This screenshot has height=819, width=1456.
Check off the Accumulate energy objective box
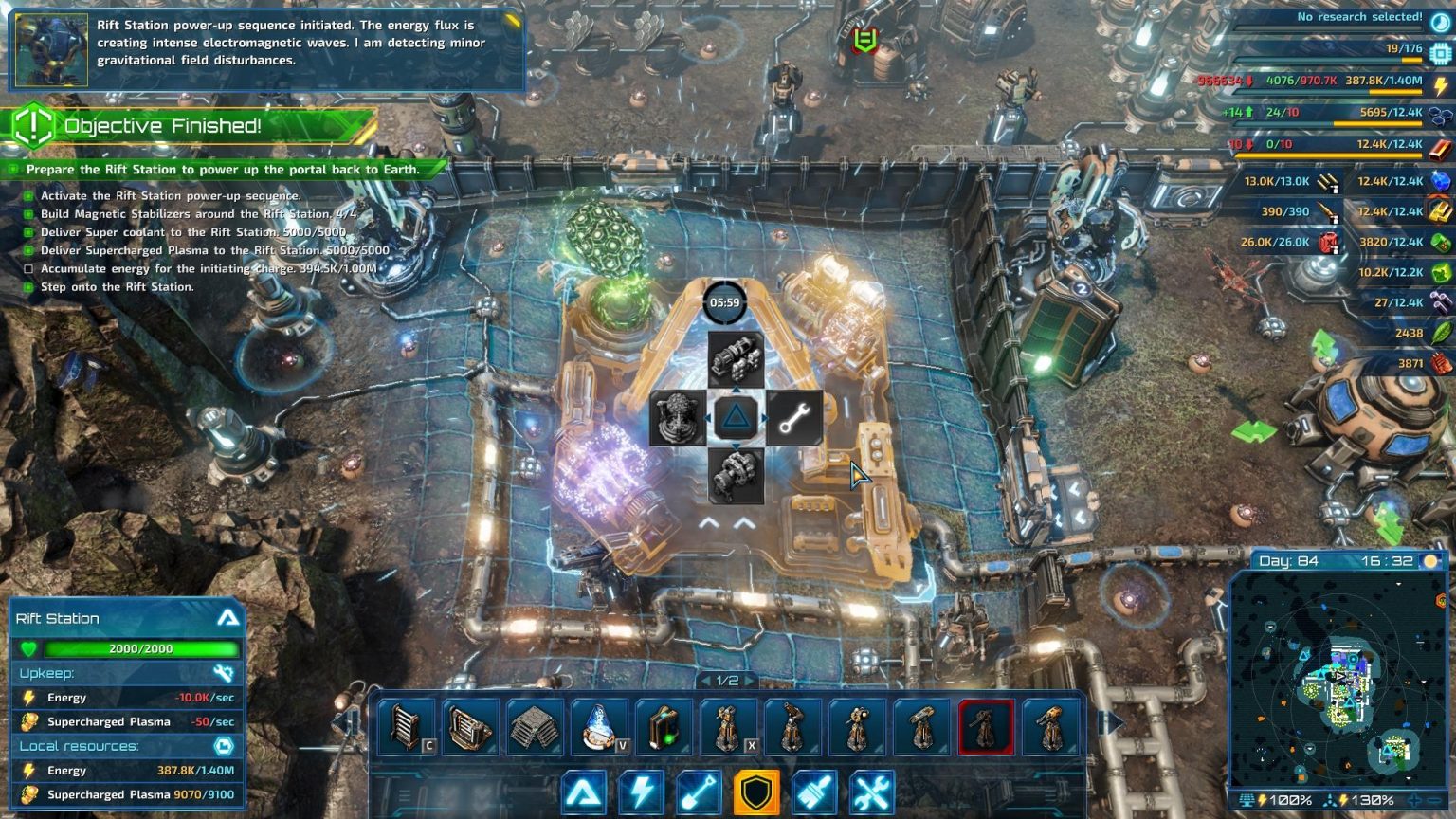tap(29, 269)
